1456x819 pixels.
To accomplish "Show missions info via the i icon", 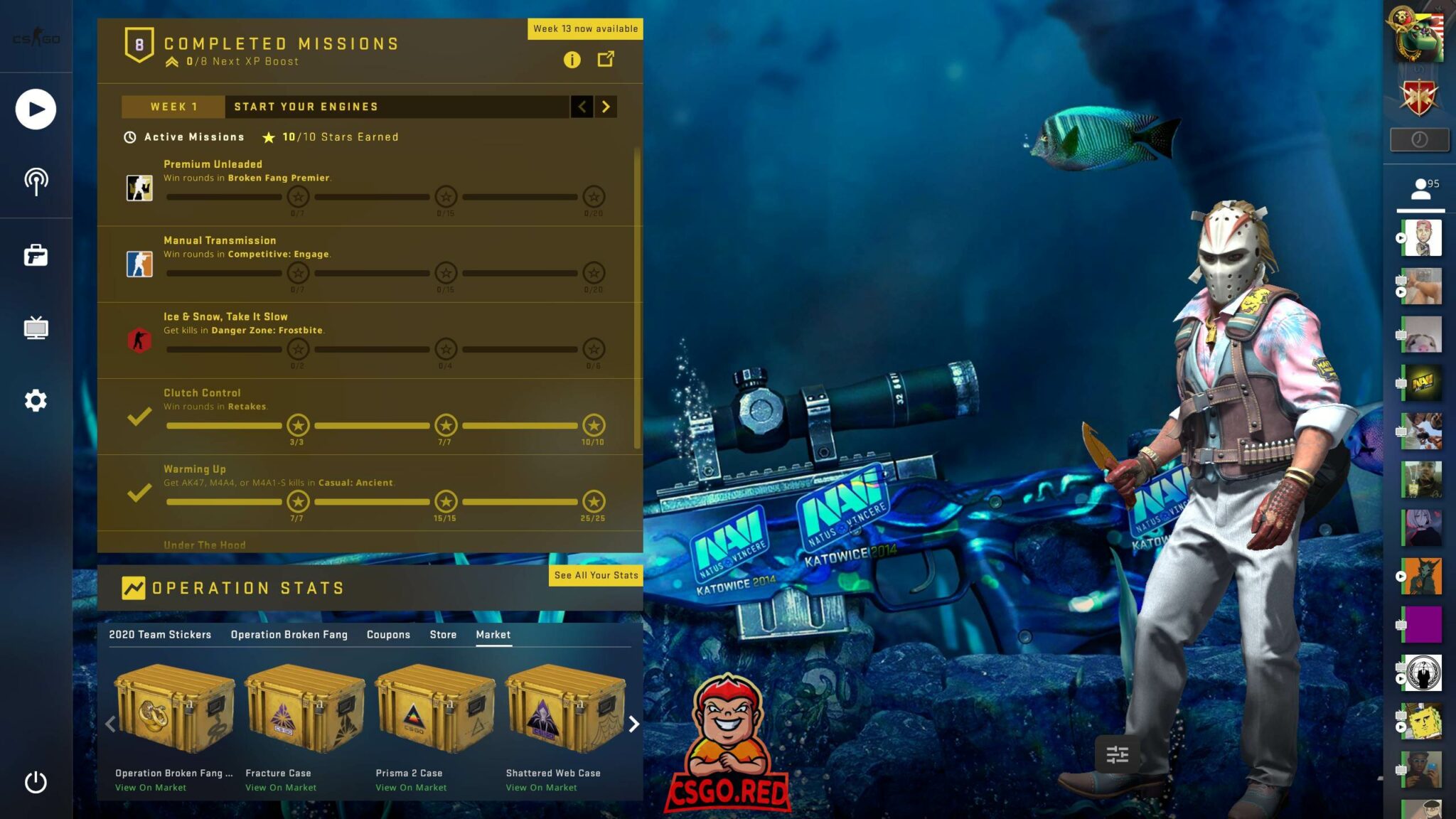I will click(x=572, y=60).
